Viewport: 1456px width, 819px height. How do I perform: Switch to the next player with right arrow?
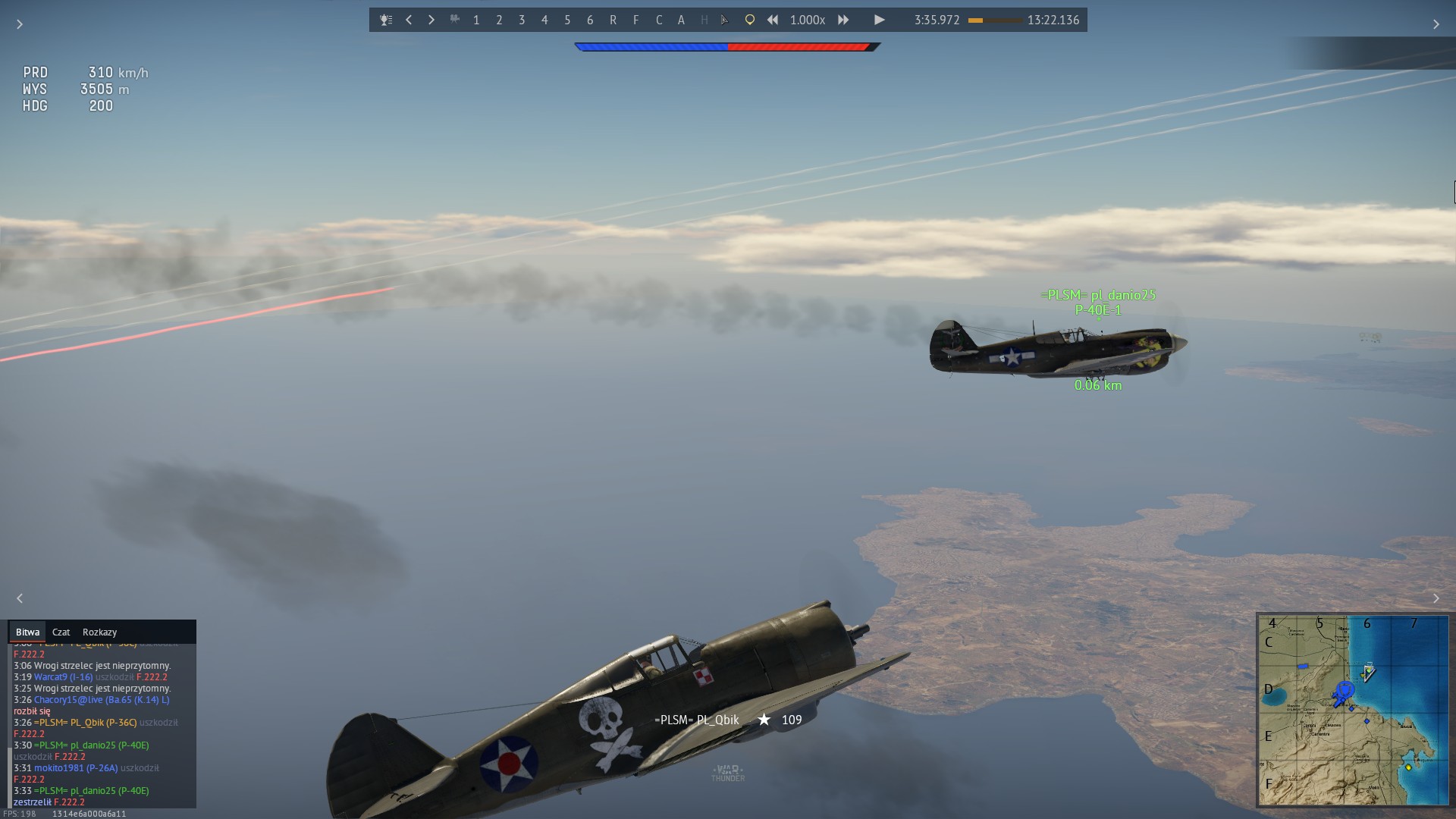click(431, 20)
